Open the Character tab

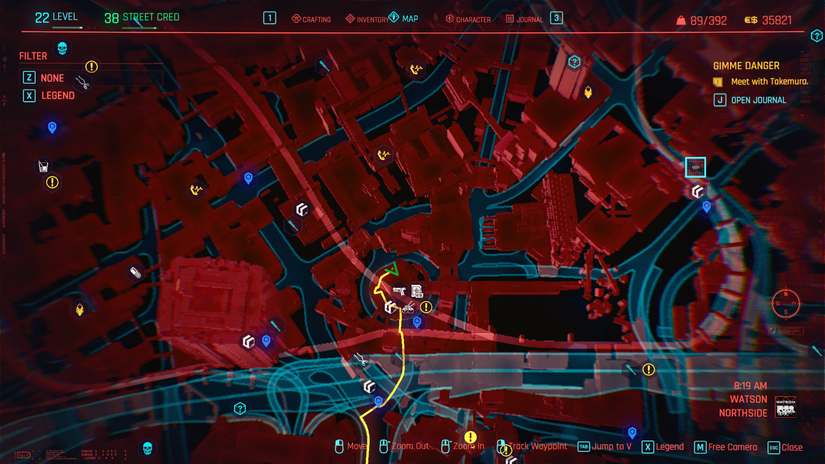click(x=468, y=19)
